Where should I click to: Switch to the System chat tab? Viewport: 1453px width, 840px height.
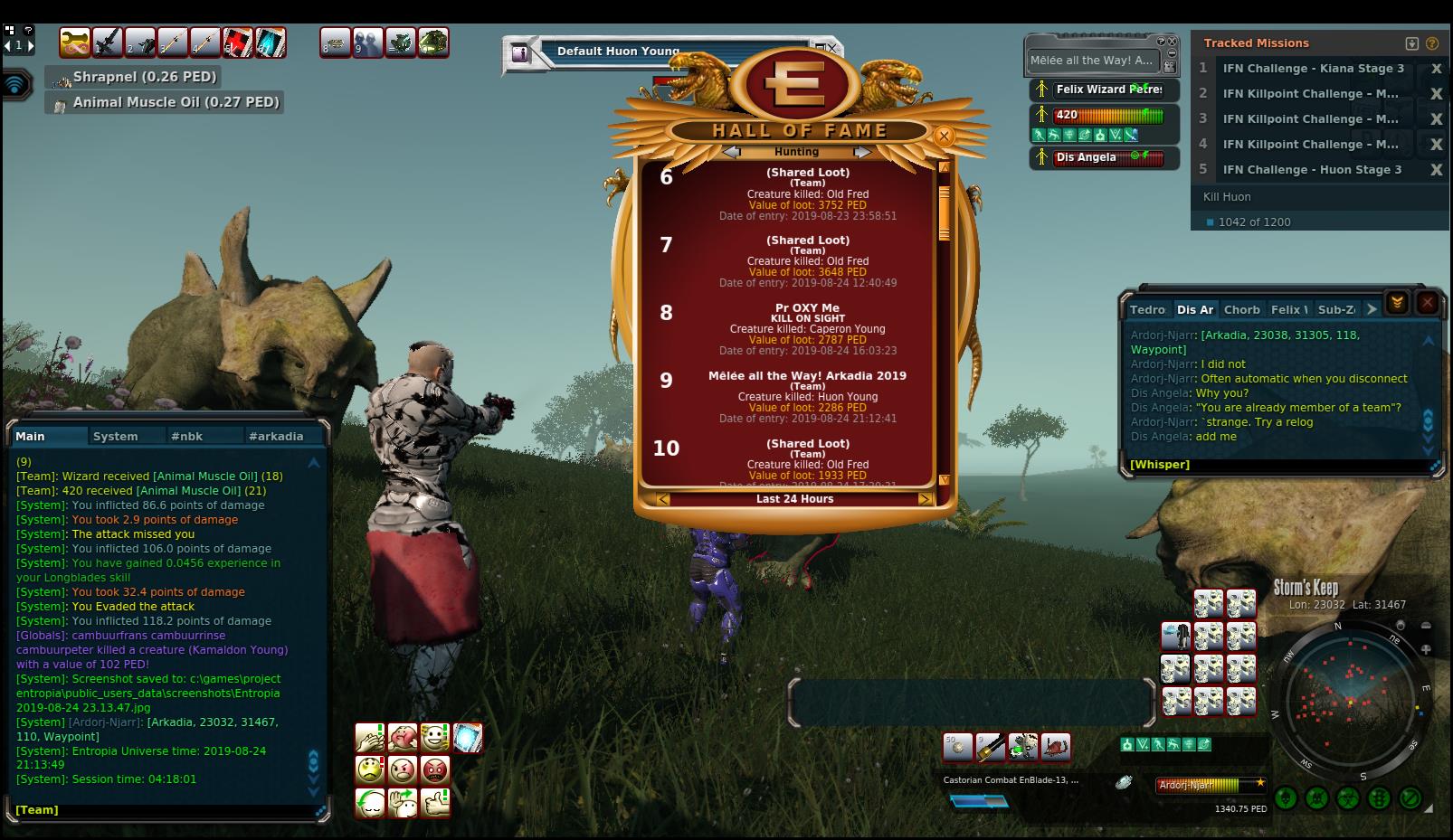click(x=115, y=436)
